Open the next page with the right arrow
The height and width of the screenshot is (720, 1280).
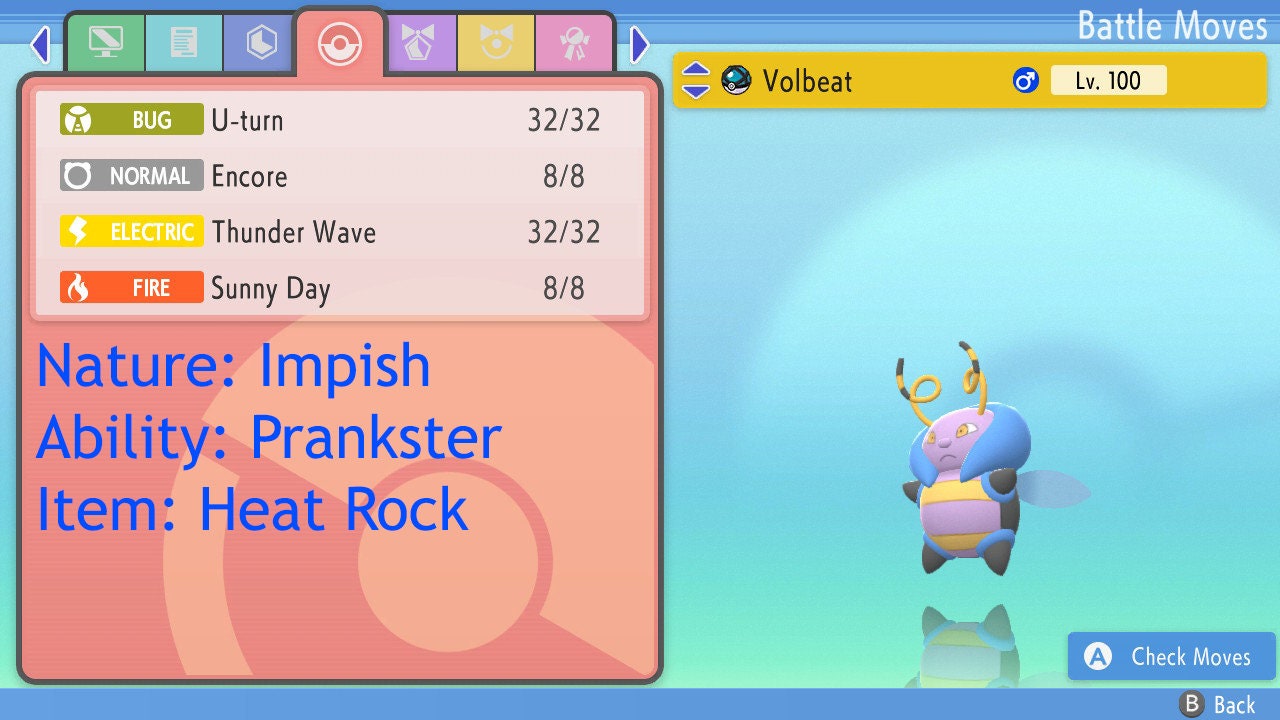(638, 44)
